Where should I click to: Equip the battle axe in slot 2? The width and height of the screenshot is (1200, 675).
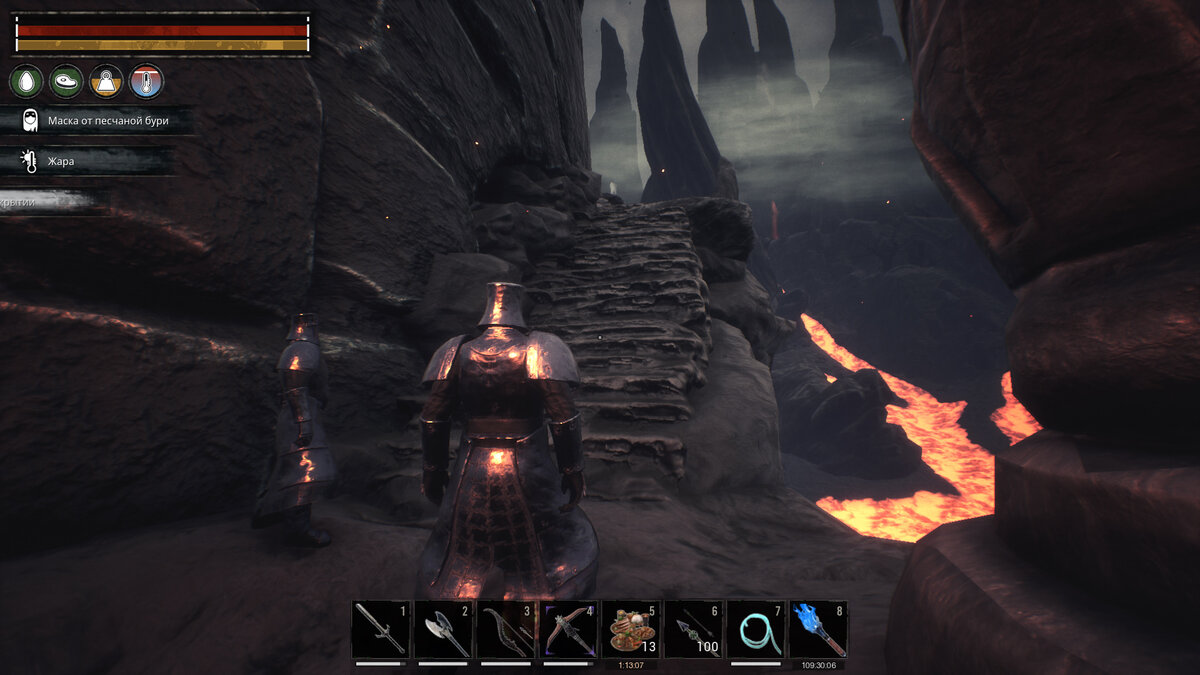443,629
